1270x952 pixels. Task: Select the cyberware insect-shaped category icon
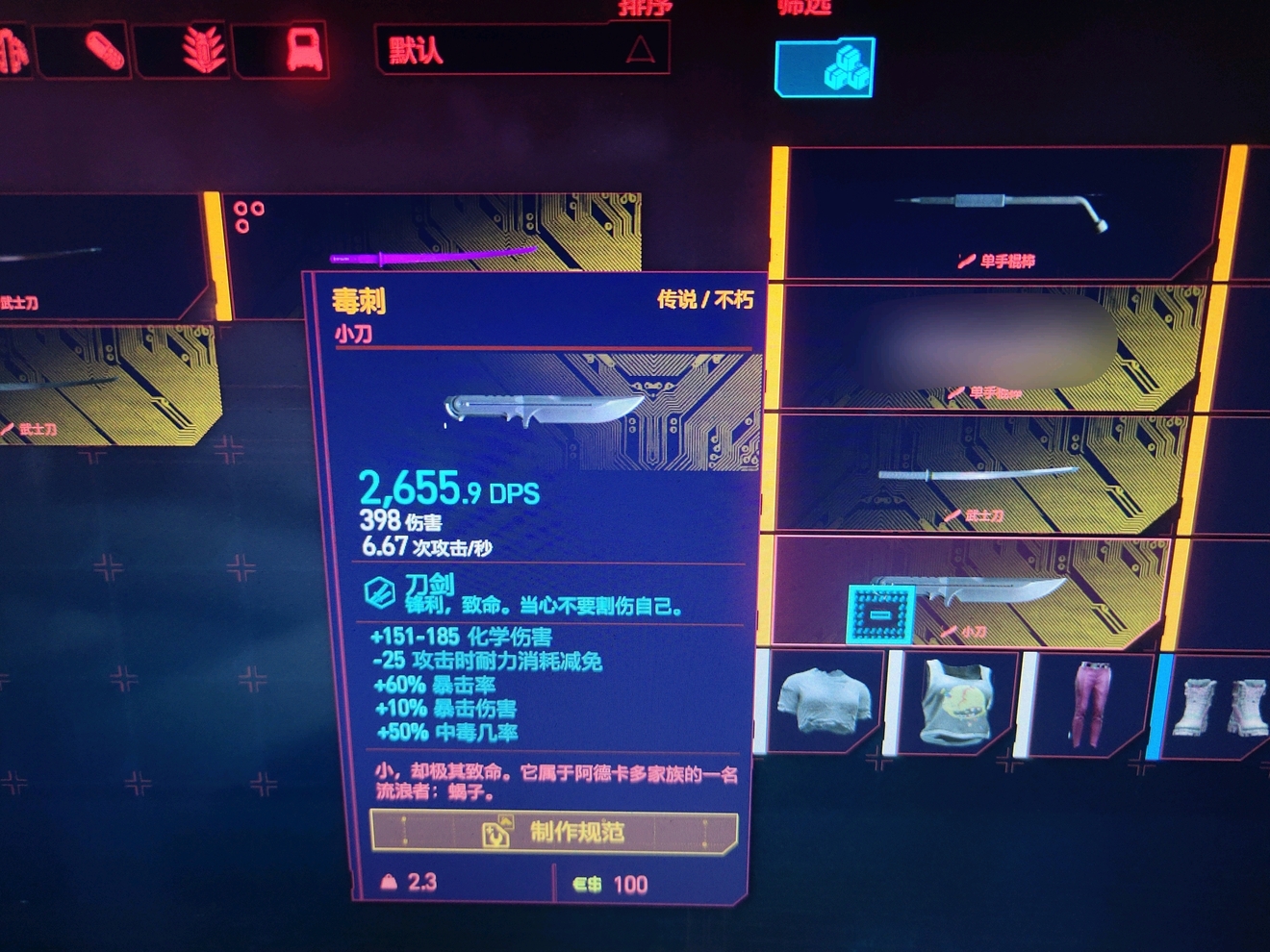204,50
